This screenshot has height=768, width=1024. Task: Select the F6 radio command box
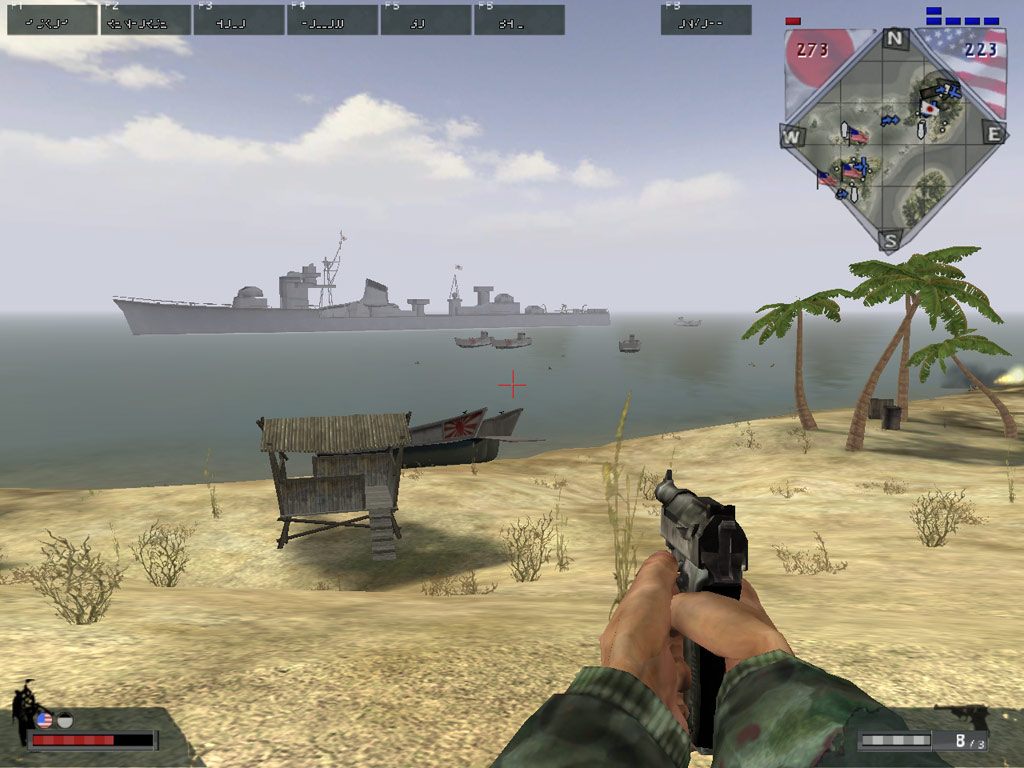(519, 20)
